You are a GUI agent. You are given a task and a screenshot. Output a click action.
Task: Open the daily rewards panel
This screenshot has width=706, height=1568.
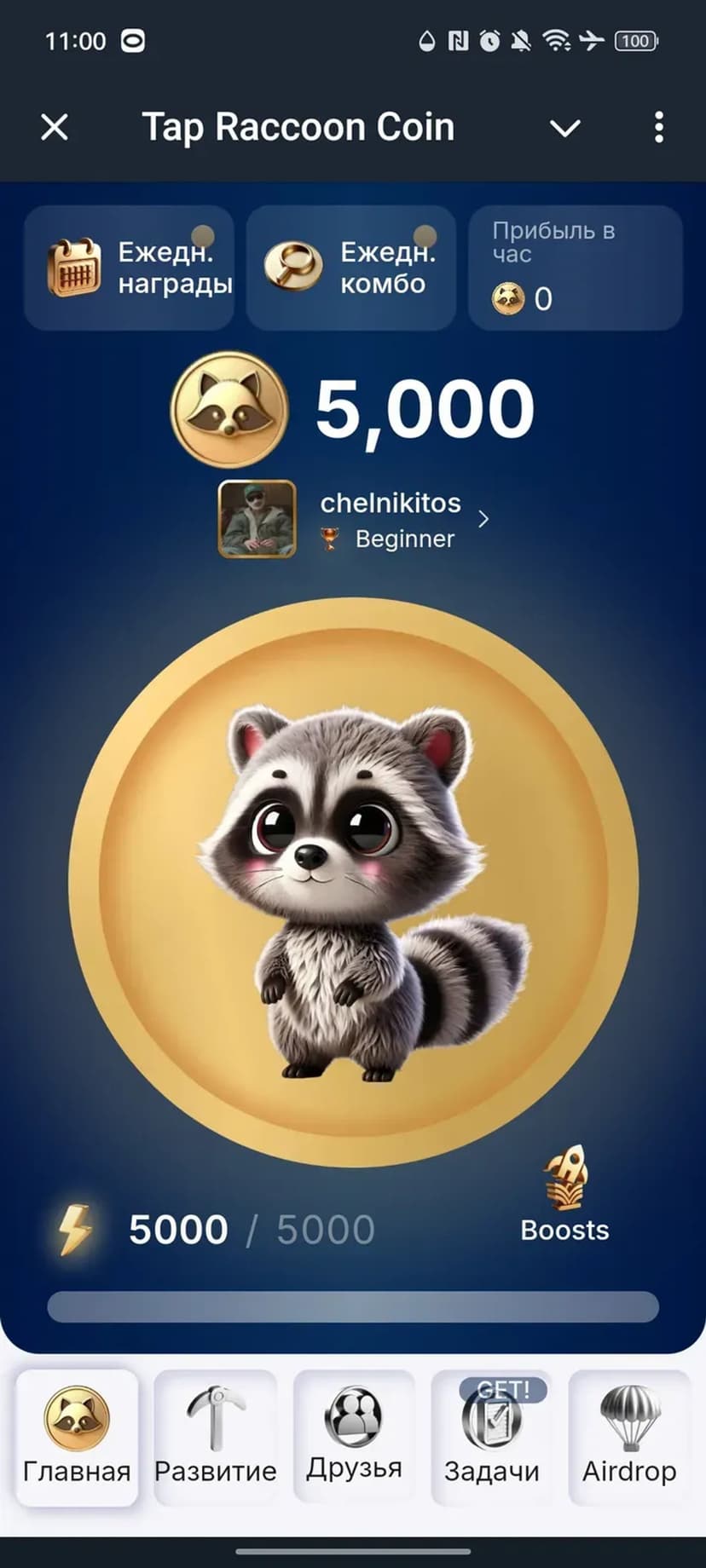[130, 268]
